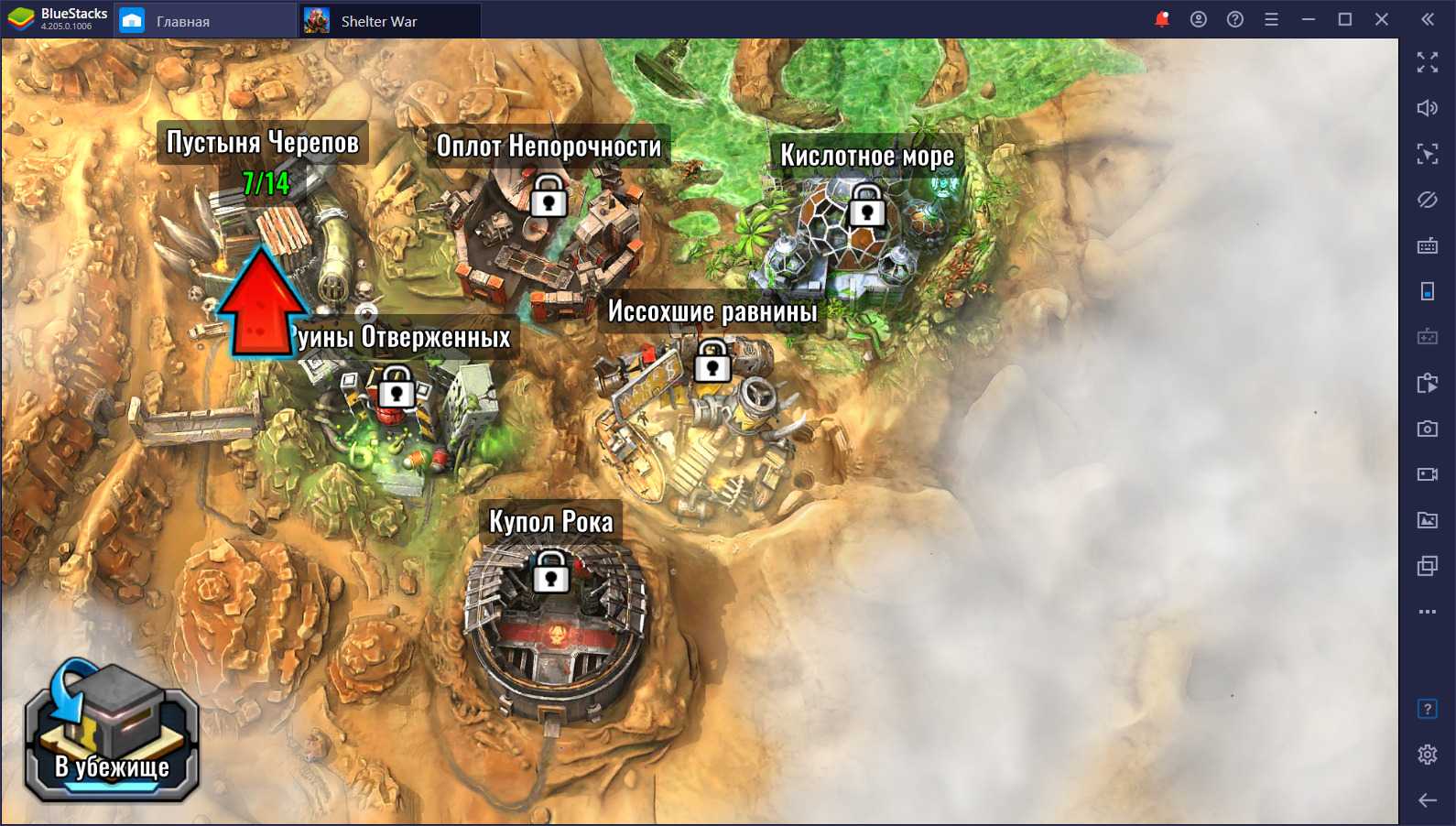Screen dimensions: 1456x826
Task: Toggle fullscreen mode in the sidebar
Action: tap(1427, 62)
